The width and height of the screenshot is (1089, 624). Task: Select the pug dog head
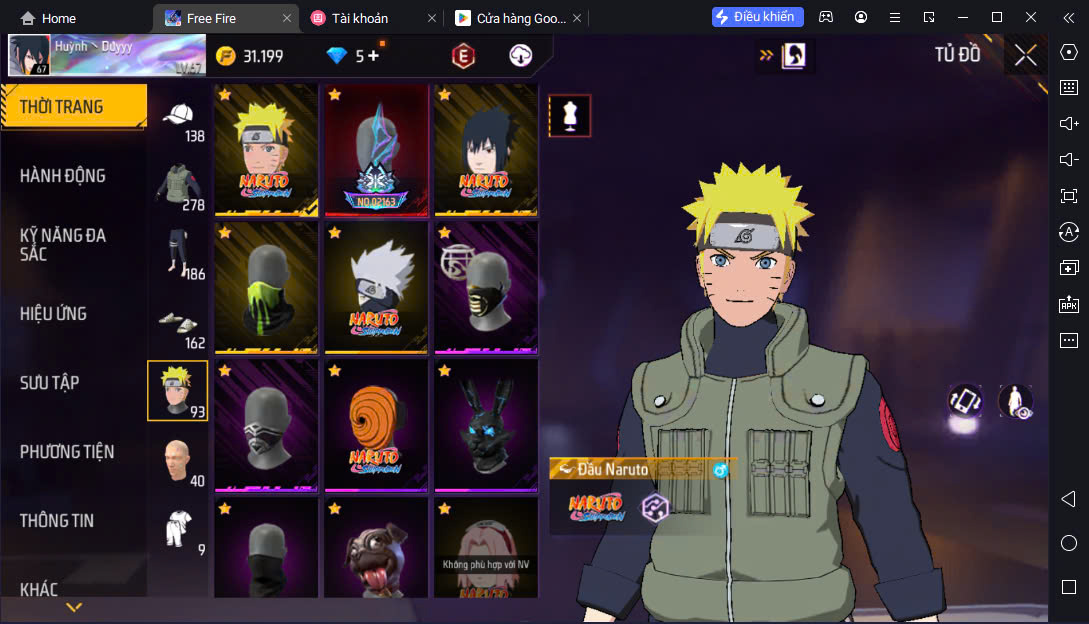tap(376, 550)
